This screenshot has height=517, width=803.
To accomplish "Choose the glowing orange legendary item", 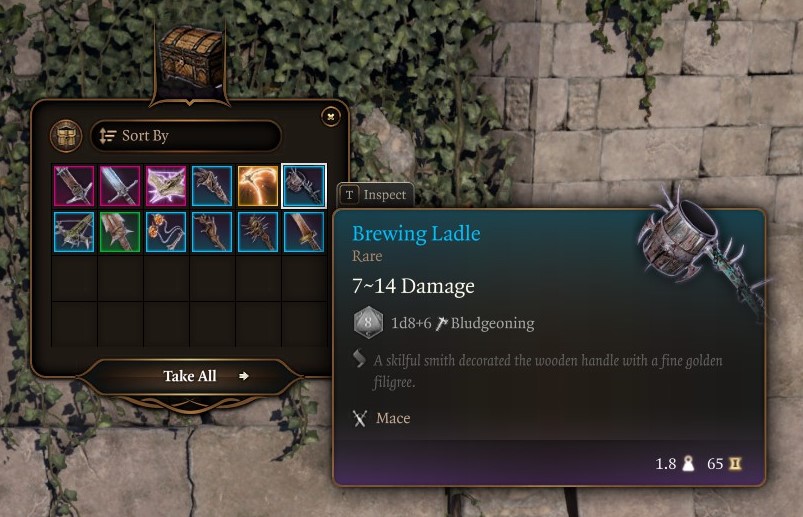I will coord(258,186).
